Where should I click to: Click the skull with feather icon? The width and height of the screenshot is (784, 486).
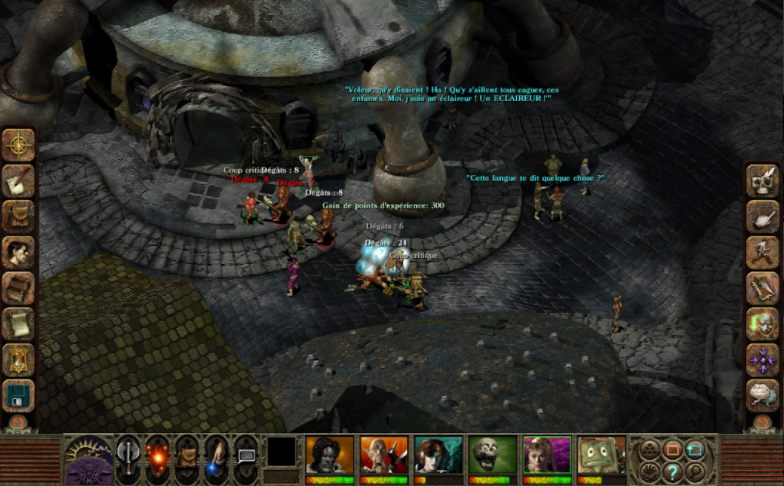coord(762,181)
